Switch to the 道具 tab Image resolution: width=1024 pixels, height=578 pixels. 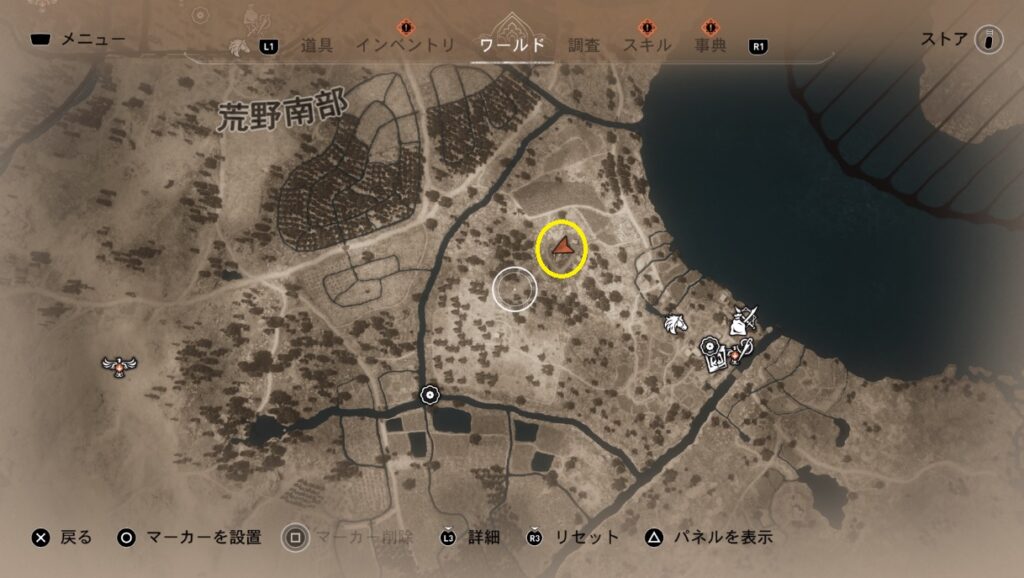316,46
